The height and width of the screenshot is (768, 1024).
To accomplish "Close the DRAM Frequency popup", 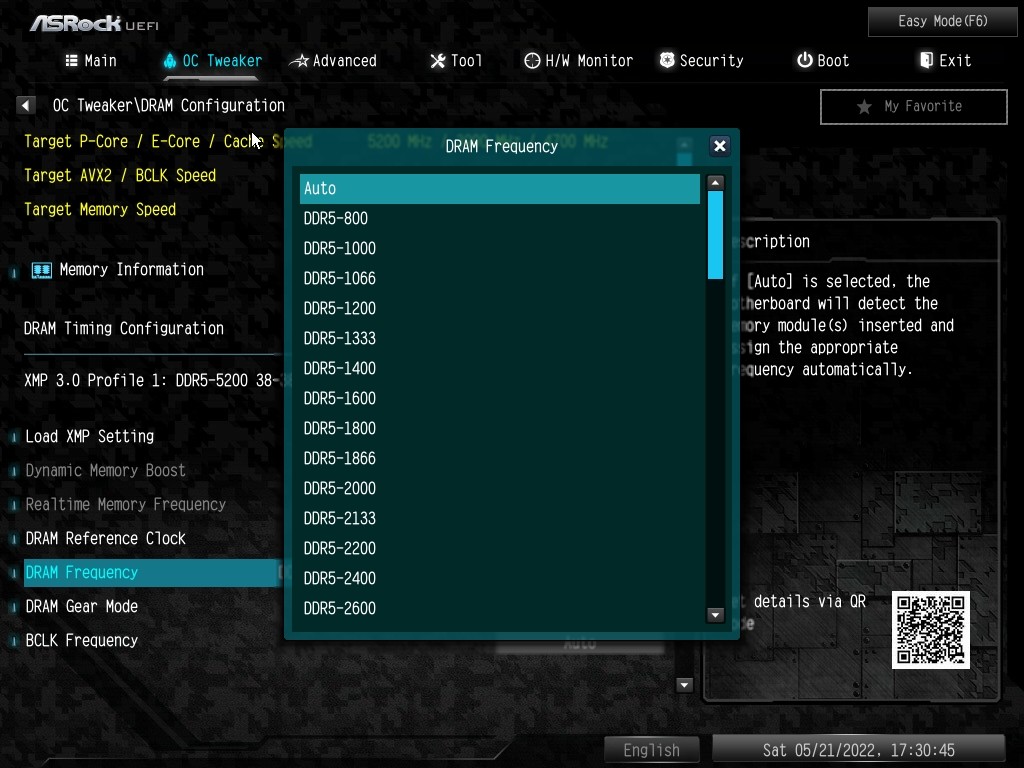I will [719, 146].
